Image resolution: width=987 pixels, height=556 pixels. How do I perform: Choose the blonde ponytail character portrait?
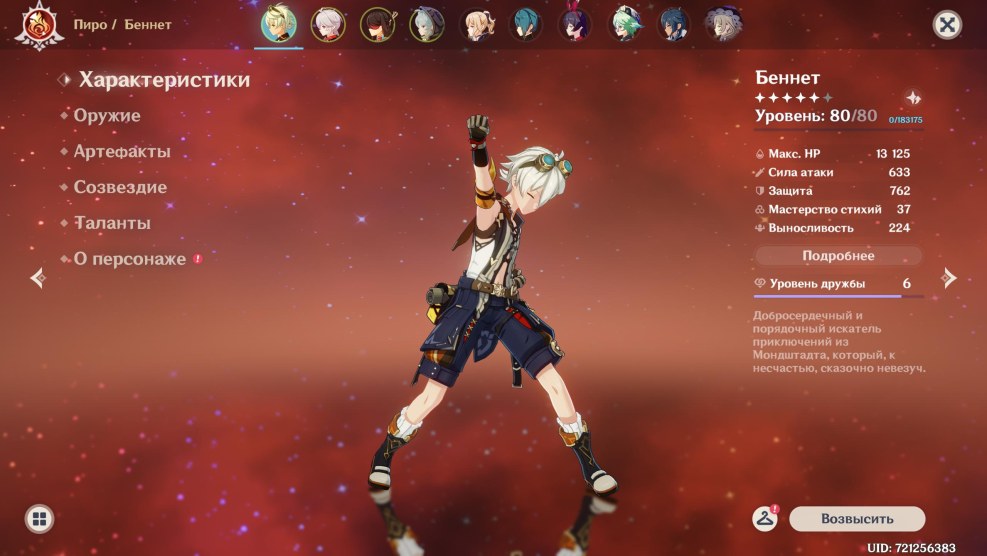[x=476, y=24]
